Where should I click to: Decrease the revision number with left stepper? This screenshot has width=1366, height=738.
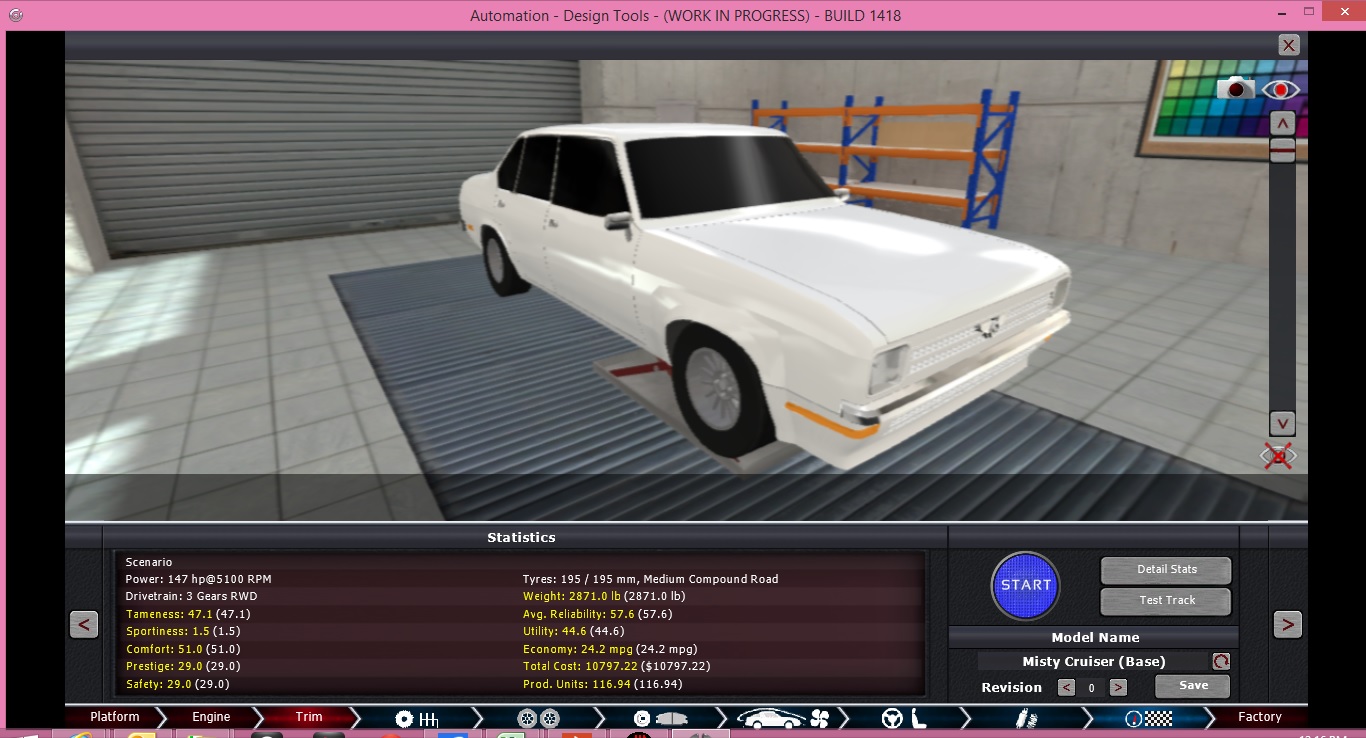point(1068,688)
